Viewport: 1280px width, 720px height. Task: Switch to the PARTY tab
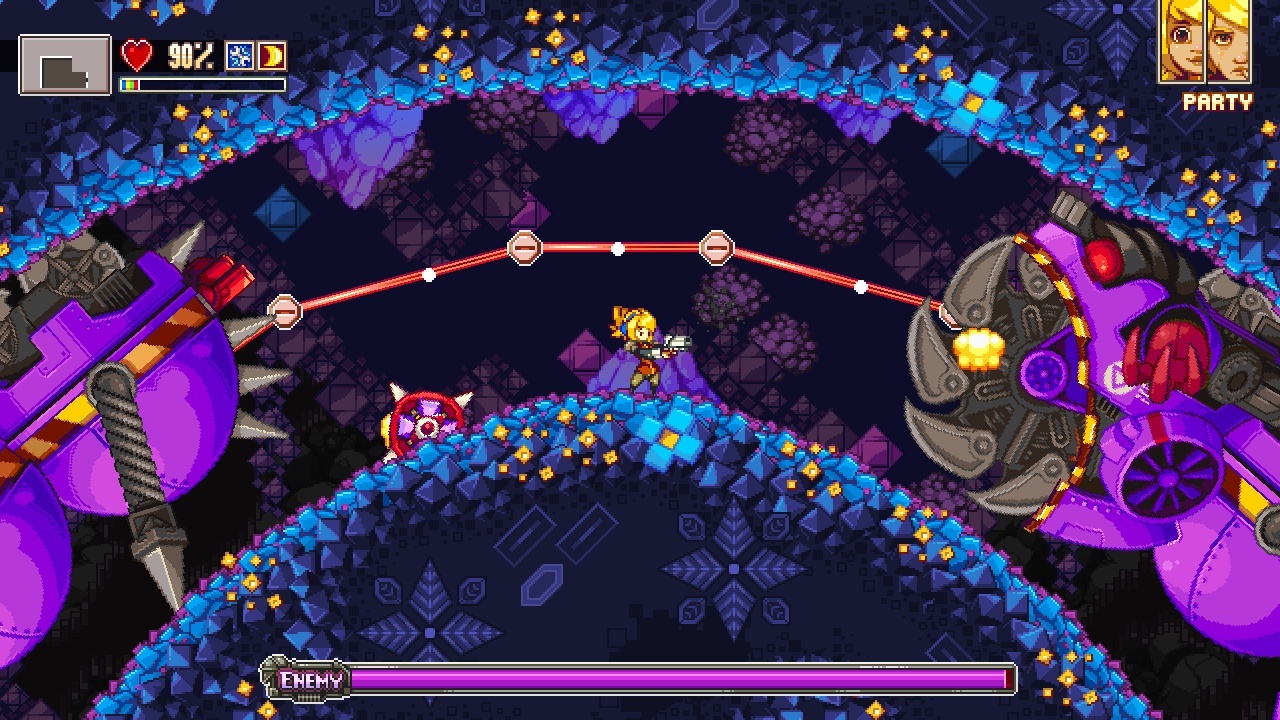[x=1216, y=99]
